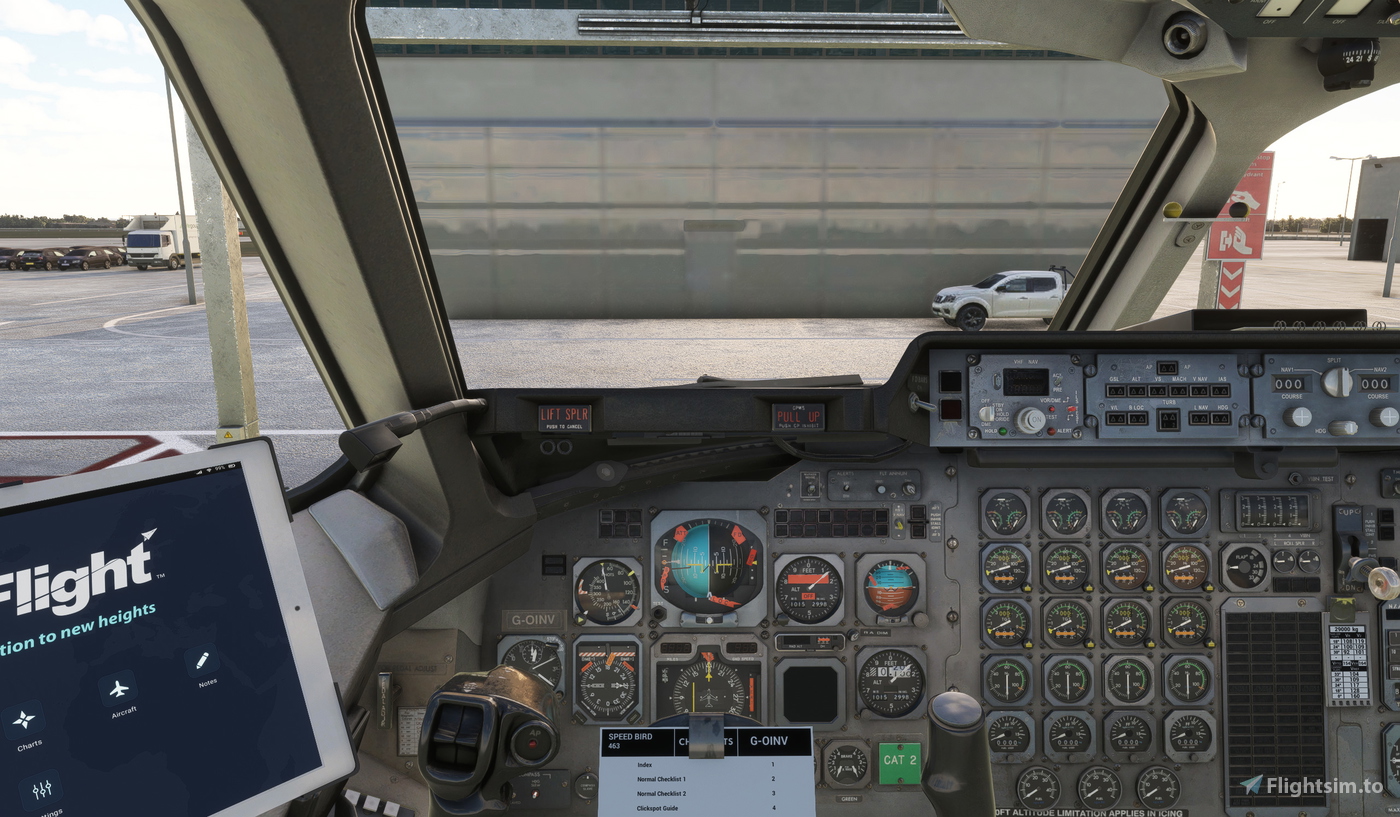Image resolution: width=1400 pixels, height=817 pixels.
Task: Open the Clickspot Guide checklist page
Action: point(660,806)
